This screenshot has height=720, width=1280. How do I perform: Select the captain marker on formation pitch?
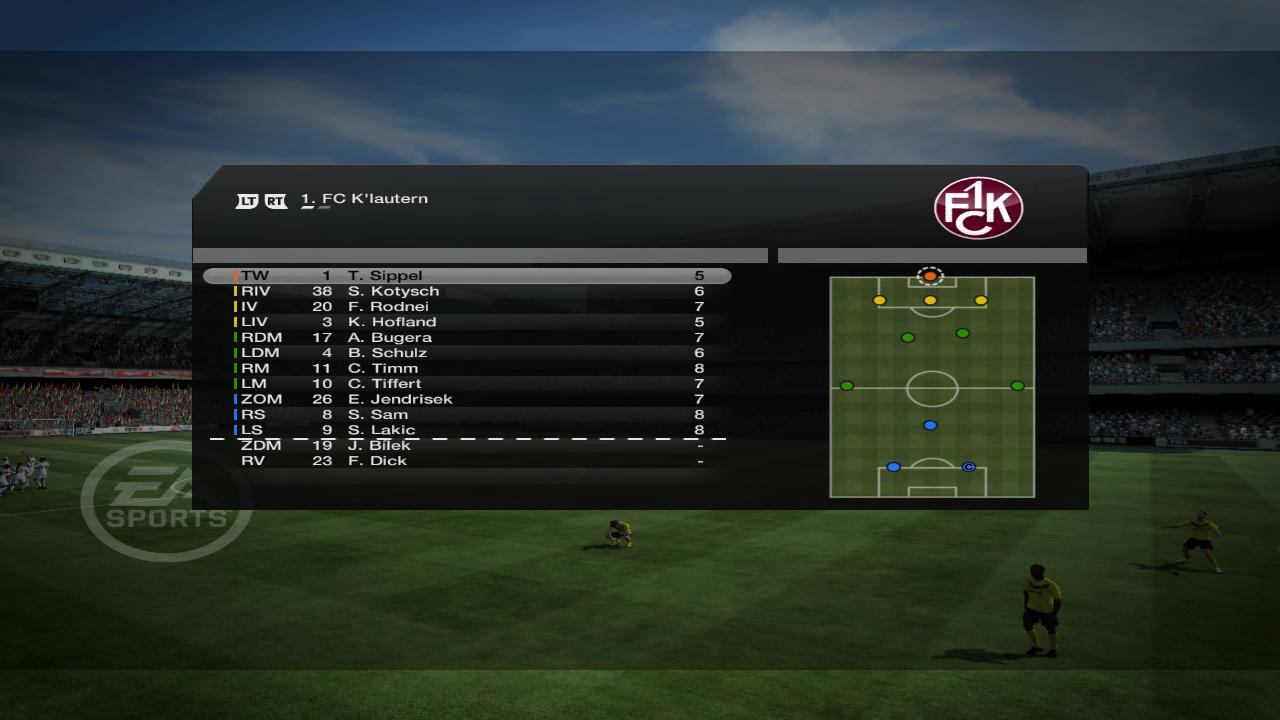pos(968,467)
